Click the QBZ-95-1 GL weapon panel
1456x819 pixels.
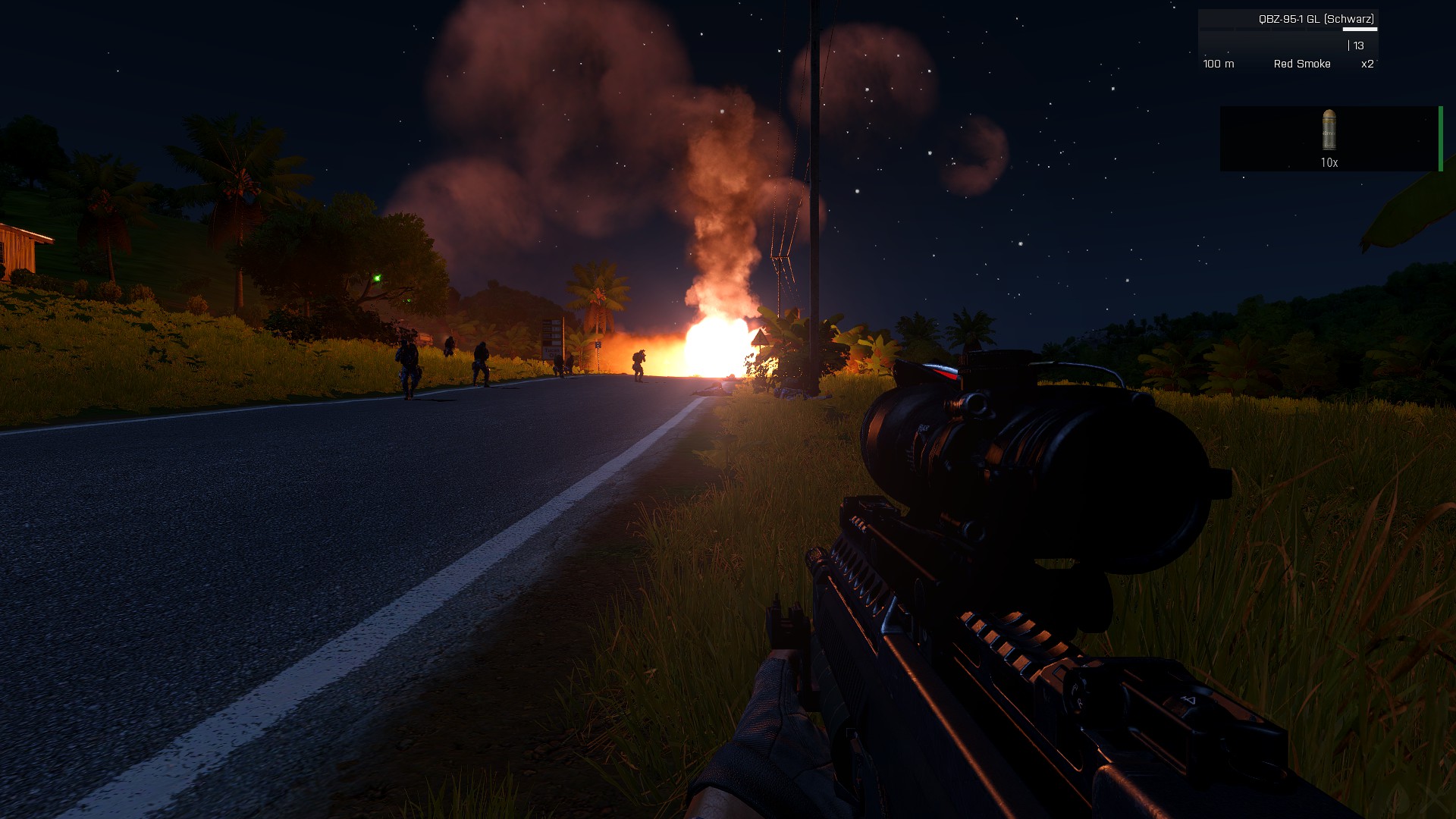tap(1288, 41)
